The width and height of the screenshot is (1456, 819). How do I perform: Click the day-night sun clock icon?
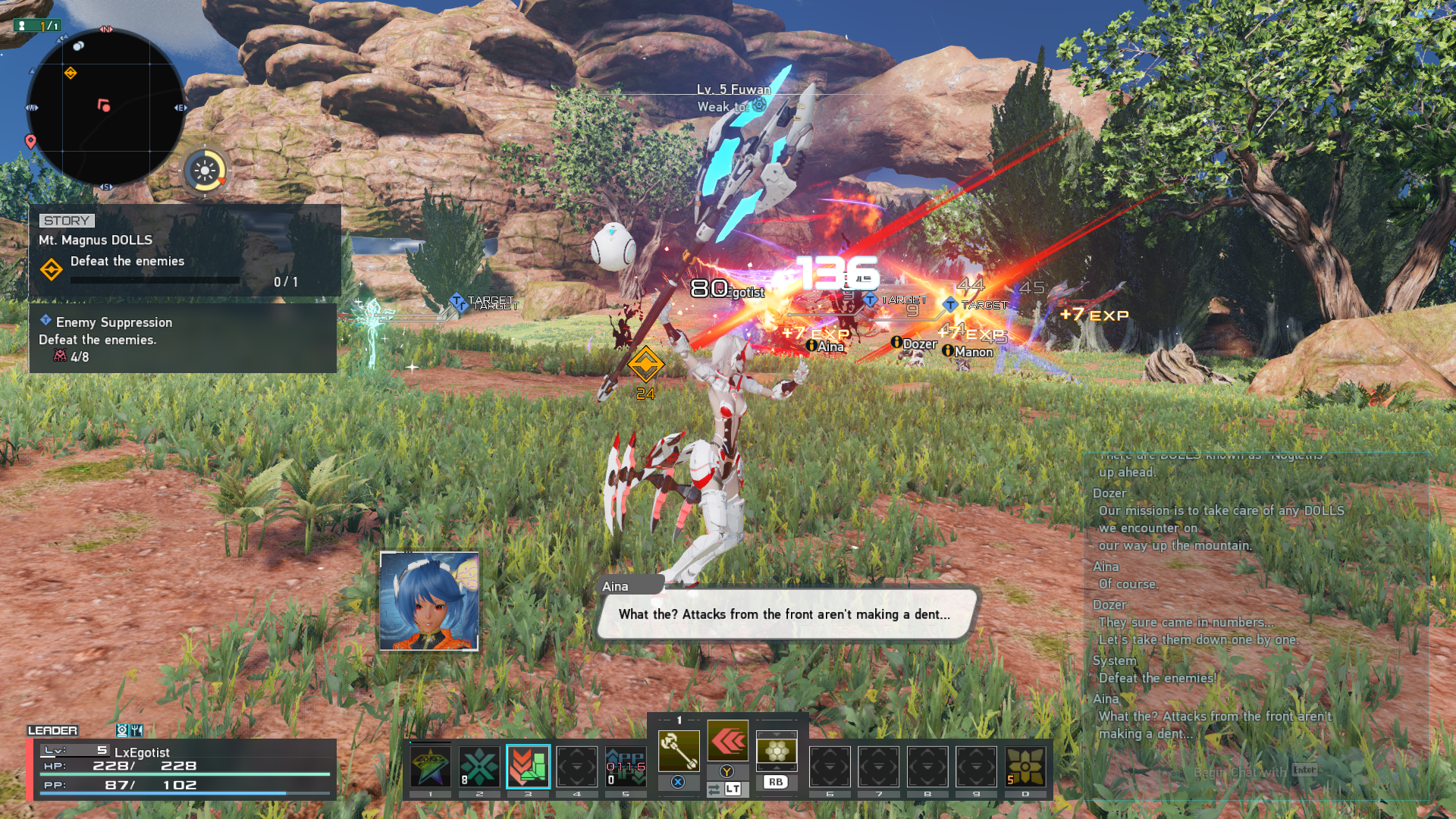[x=205, y=171]
